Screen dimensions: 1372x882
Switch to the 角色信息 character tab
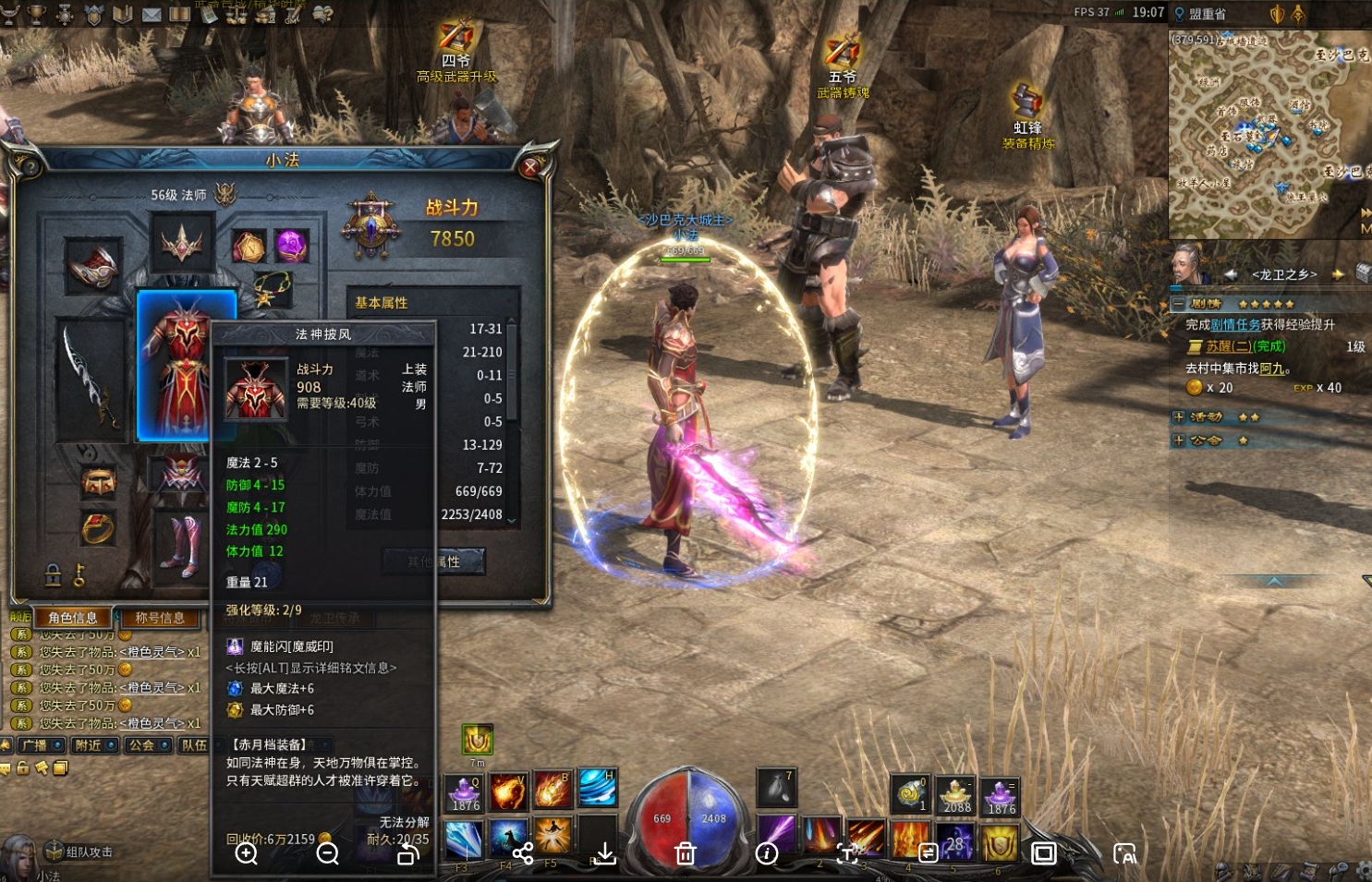(x=73, y=618)
